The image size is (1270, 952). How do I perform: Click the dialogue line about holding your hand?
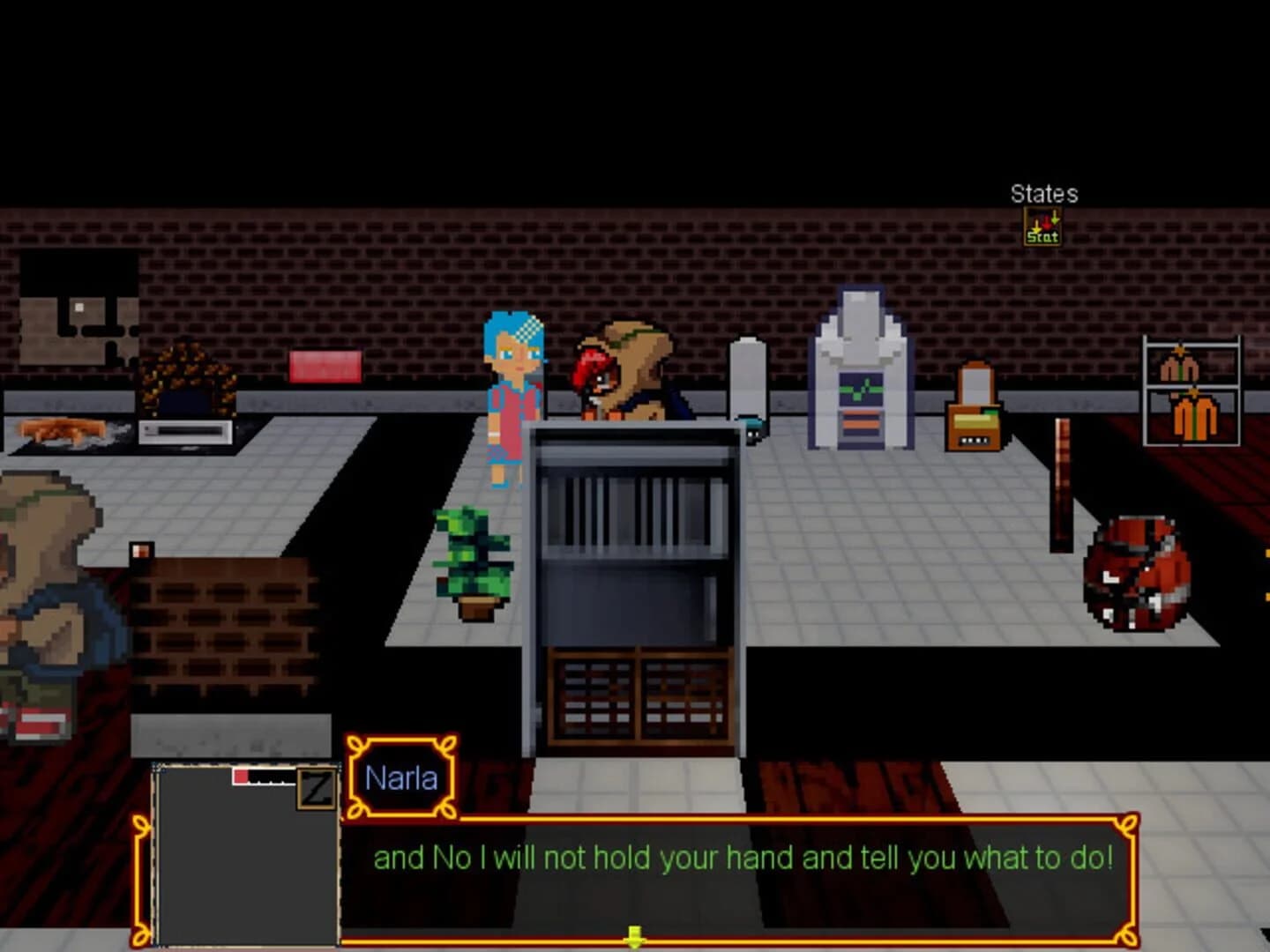click(x=743, y=856)
